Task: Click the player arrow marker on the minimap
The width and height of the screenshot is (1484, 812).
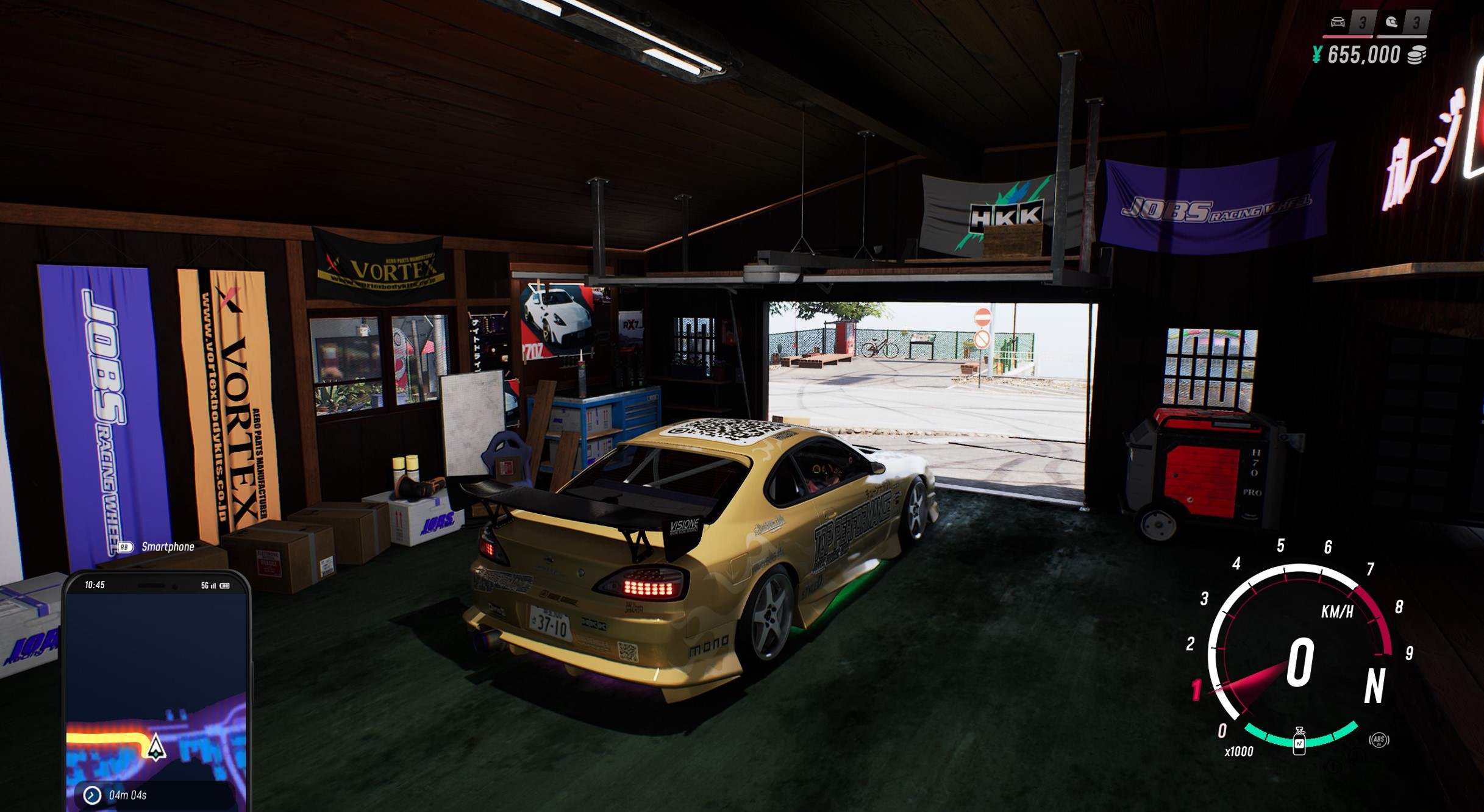Action: coord(156,746)
